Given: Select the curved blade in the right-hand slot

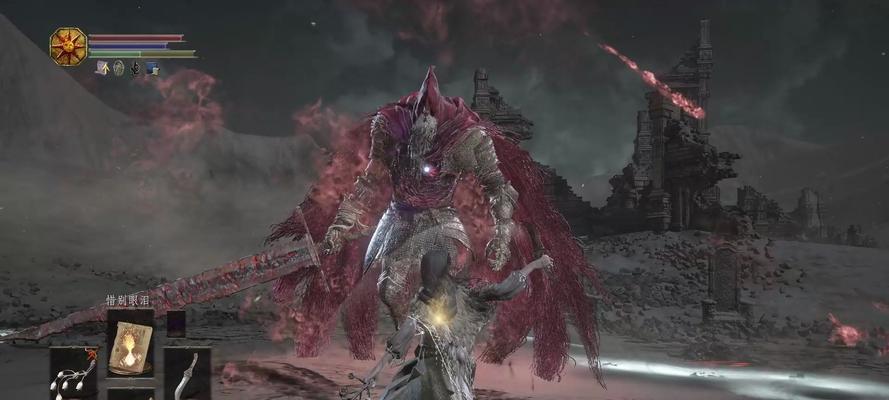Looking at the screenshot, I should tap(186, 373).
